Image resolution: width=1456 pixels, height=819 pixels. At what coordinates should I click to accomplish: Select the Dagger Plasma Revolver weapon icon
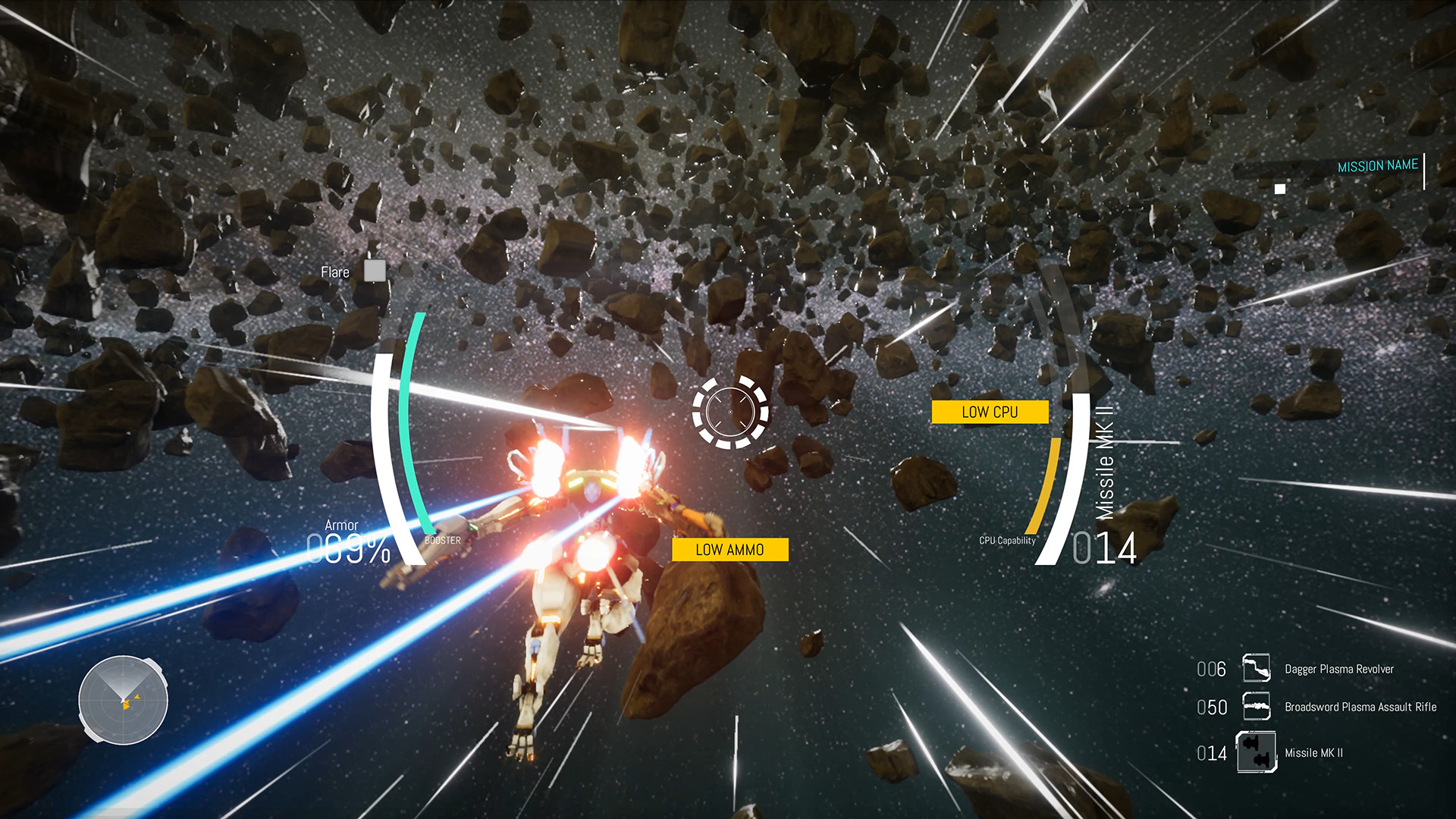tap(1258, 670)
